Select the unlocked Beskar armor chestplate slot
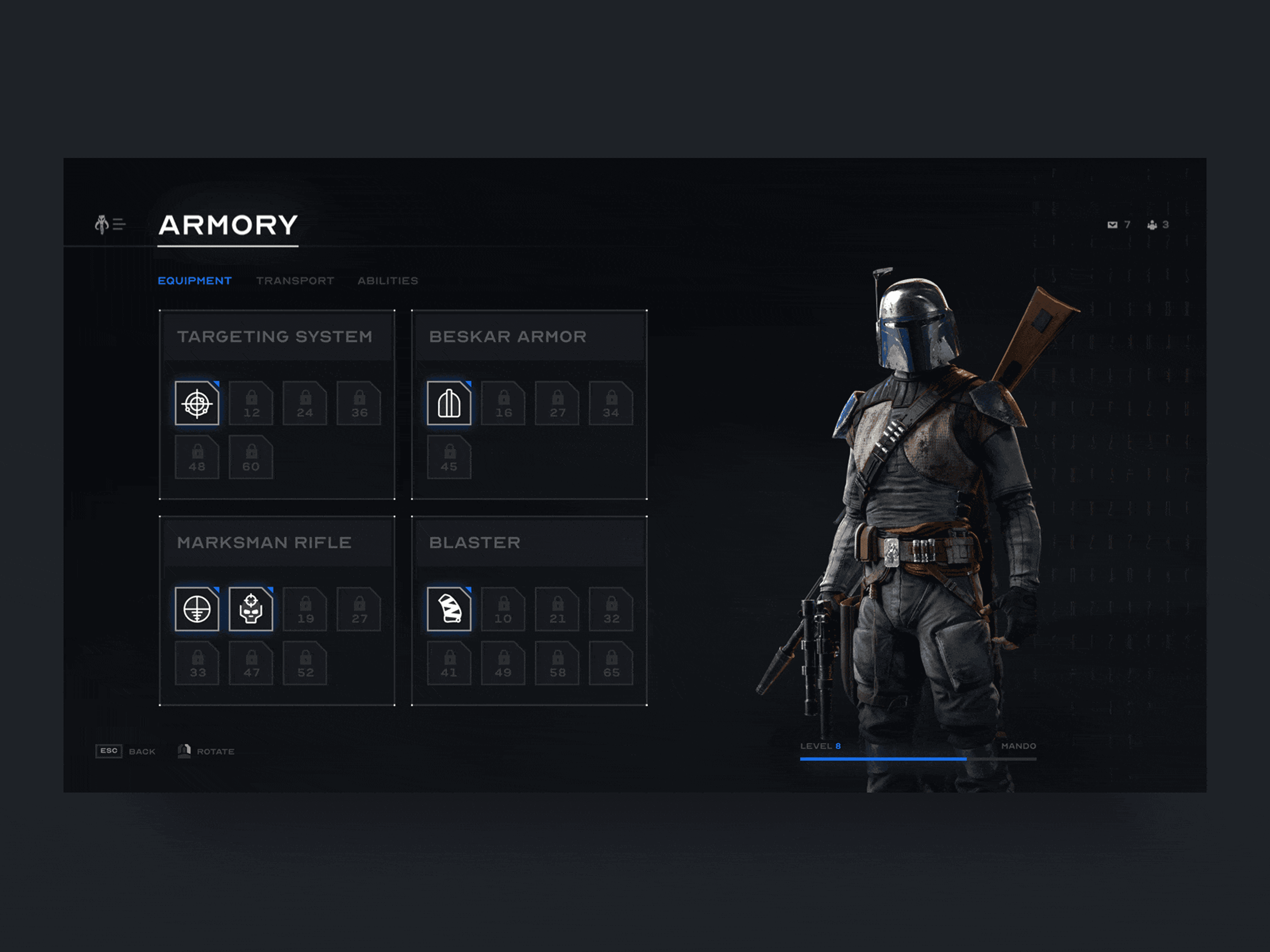The image size is (1270, 952). click(449, 403)
